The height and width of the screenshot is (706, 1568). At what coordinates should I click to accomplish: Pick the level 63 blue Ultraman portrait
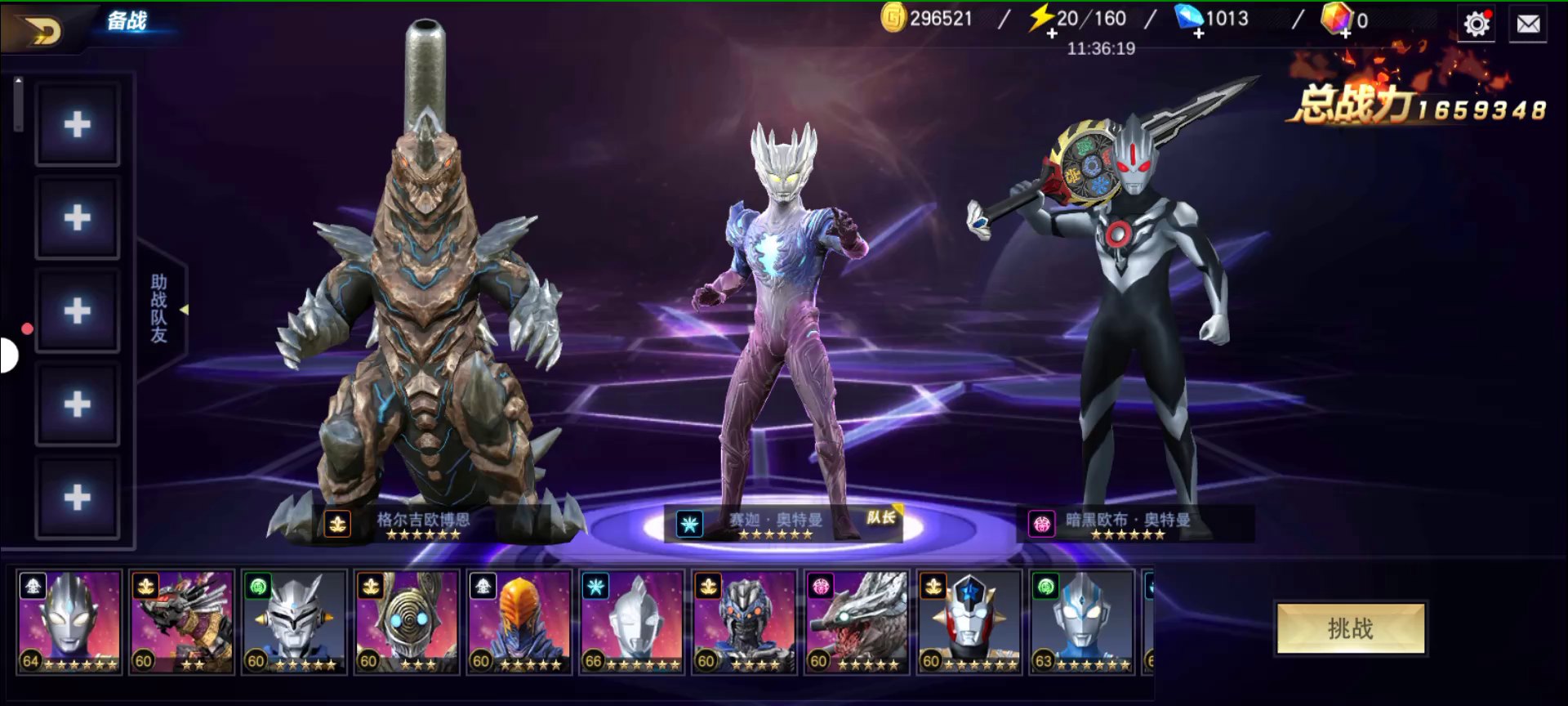coord(1081,622)
